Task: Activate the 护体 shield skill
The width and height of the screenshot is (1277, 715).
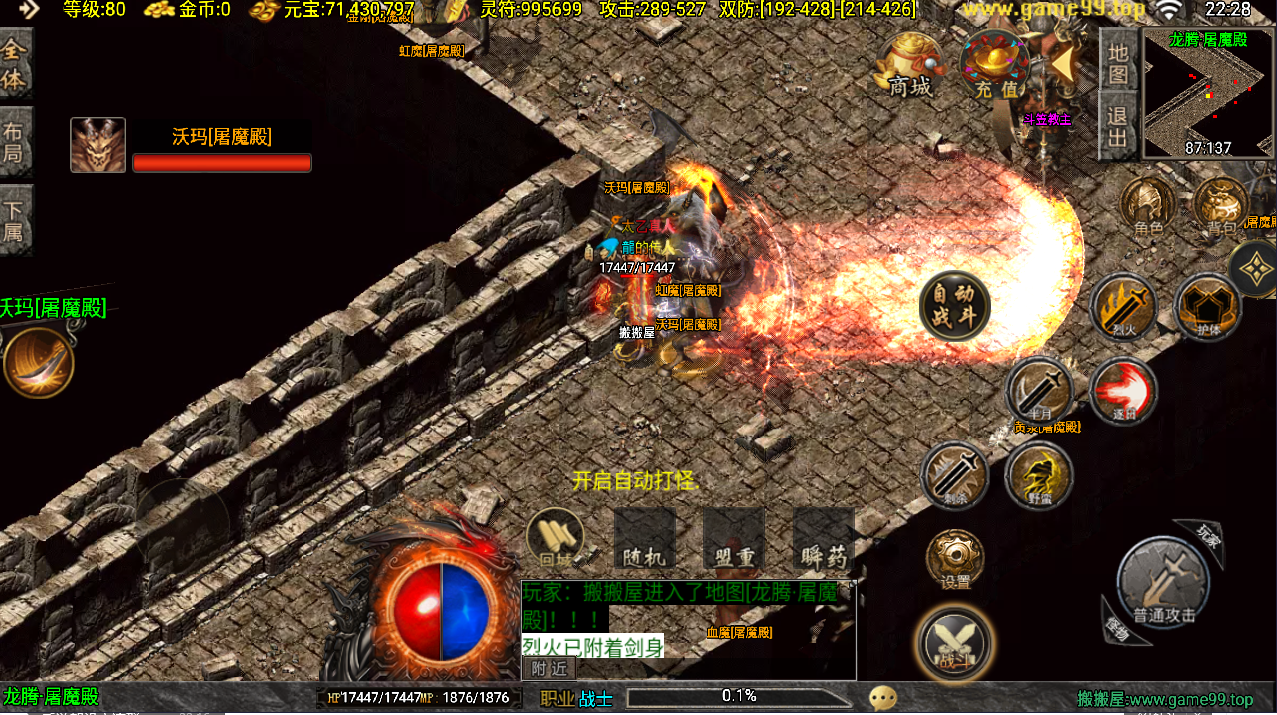Action: point(1207,307)
